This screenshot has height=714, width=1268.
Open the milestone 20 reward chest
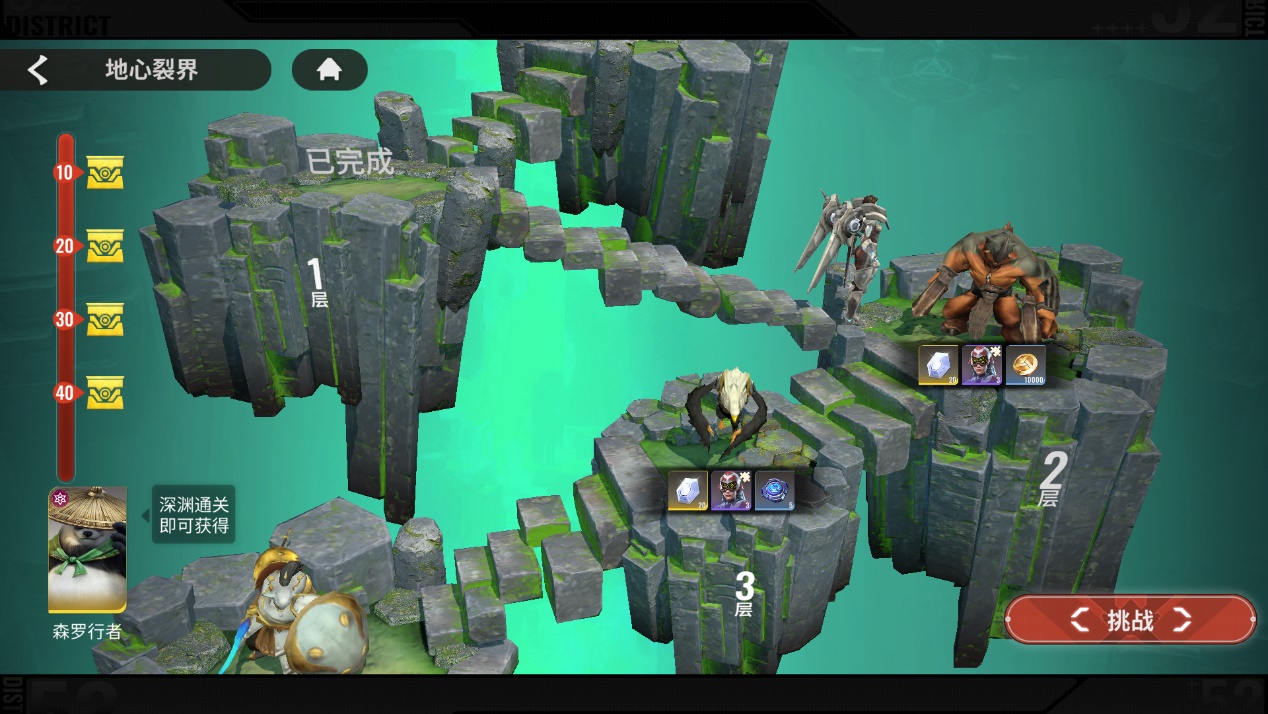(x=105, y=246)
